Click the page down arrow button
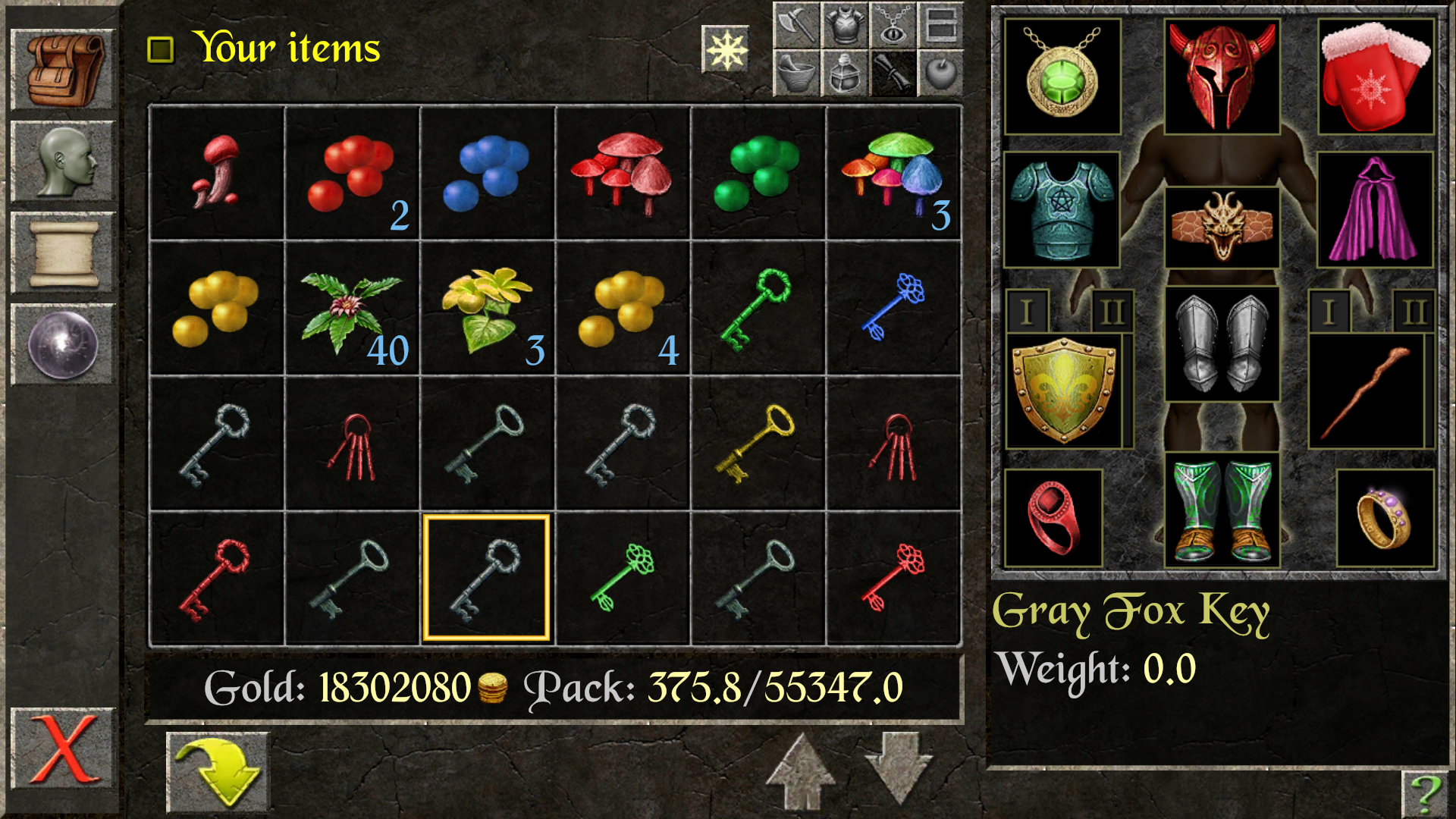 click(x=898, y=767)
